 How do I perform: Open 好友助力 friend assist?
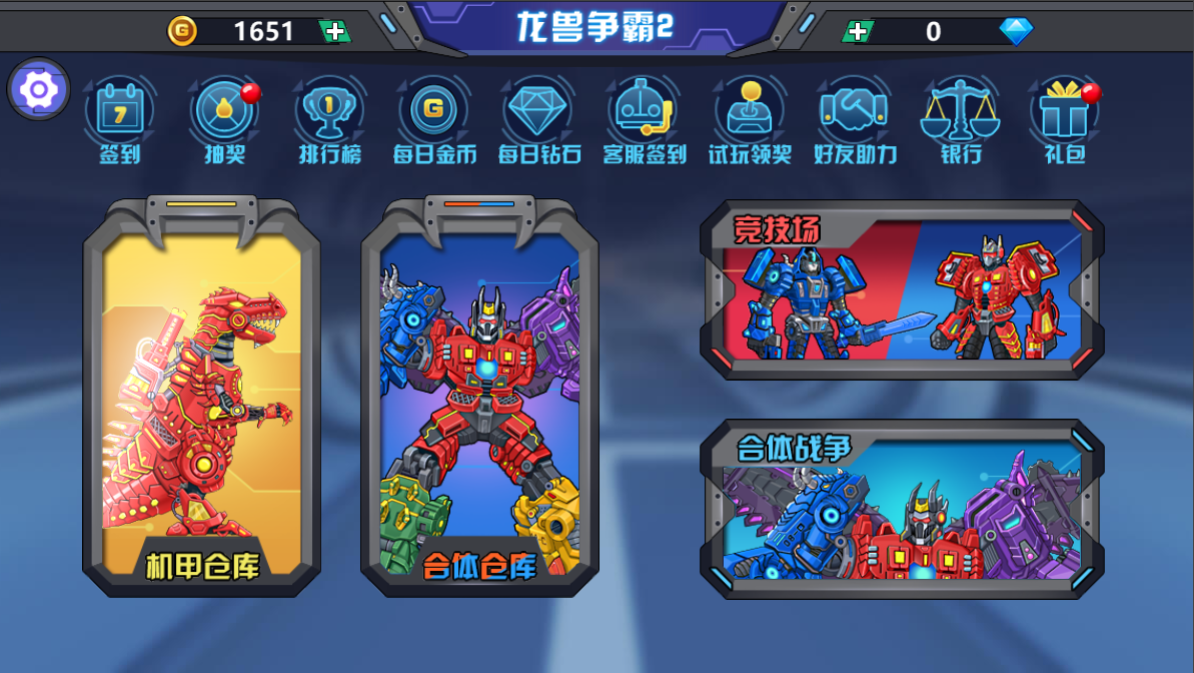(854, 120)
